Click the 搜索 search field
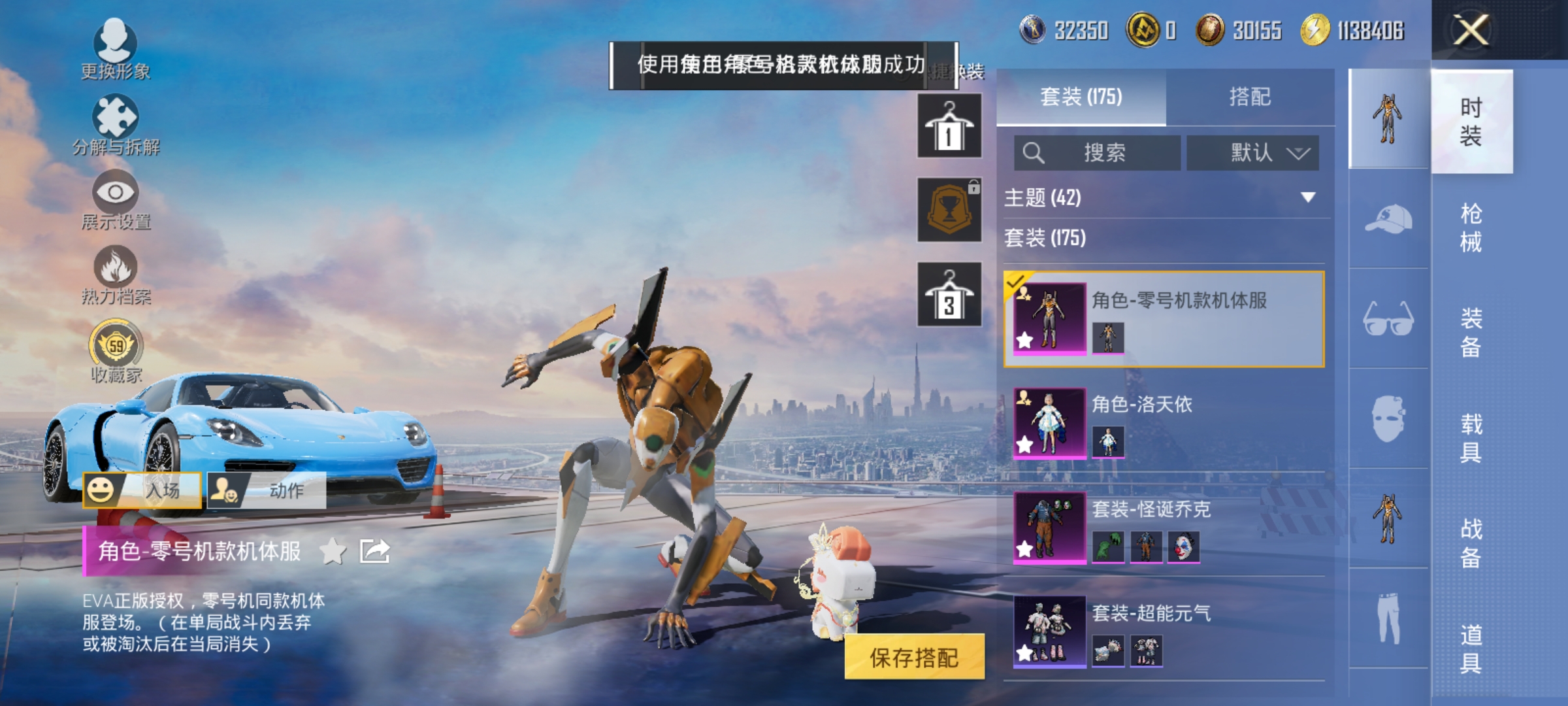1568x706 pixels. tap(1098, 152)
